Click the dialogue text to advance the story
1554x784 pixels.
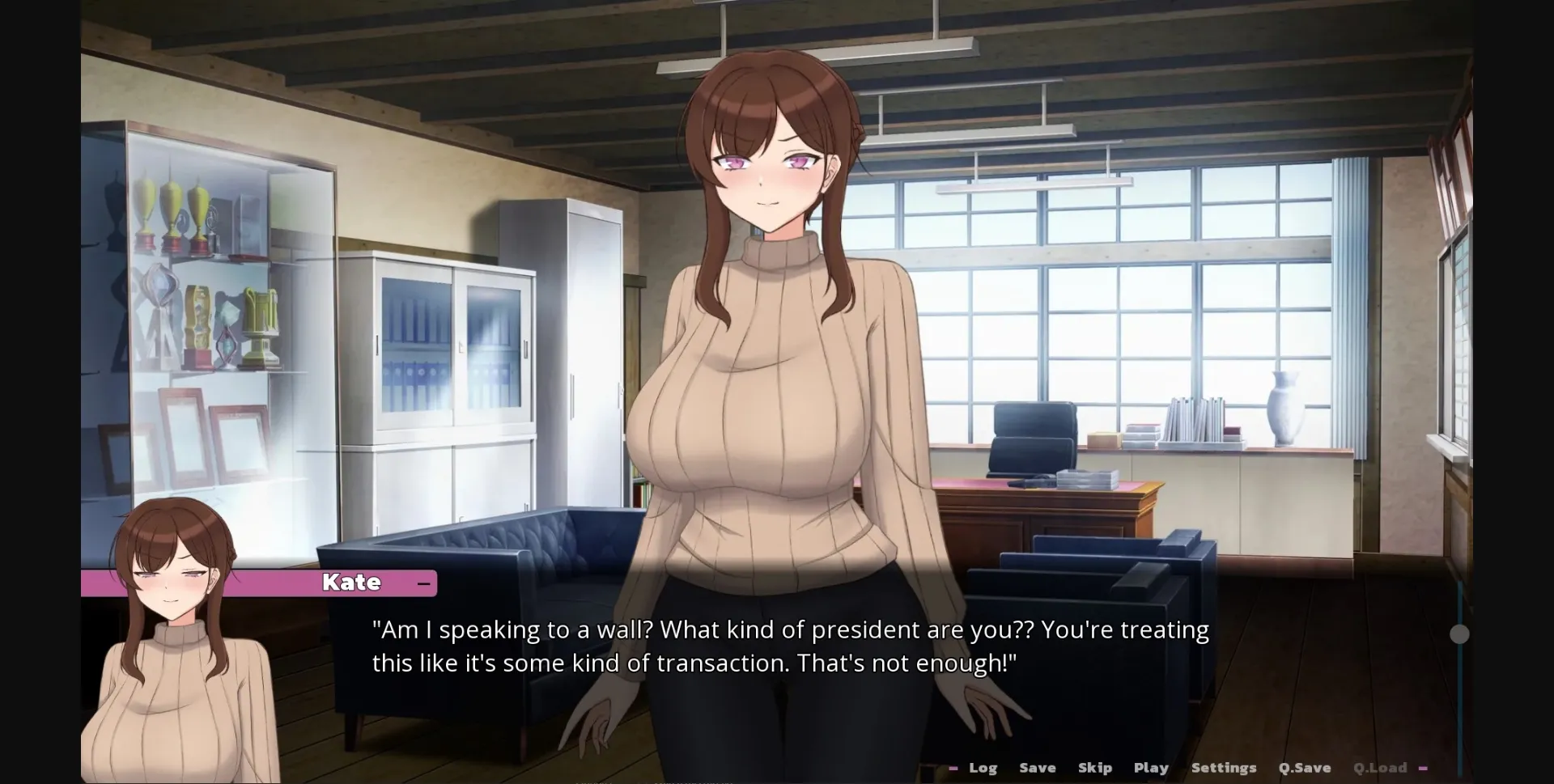coord(789,645)
